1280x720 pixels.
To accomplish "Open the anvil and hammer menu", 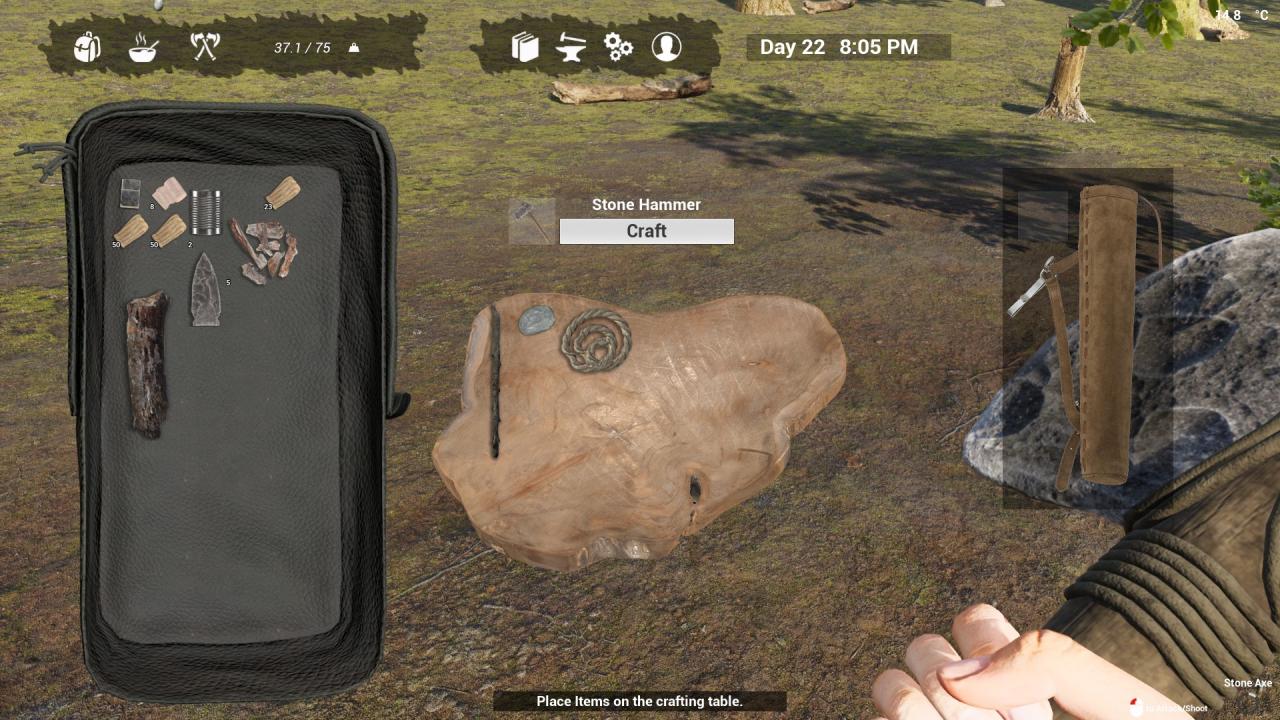I will (572, 47).
